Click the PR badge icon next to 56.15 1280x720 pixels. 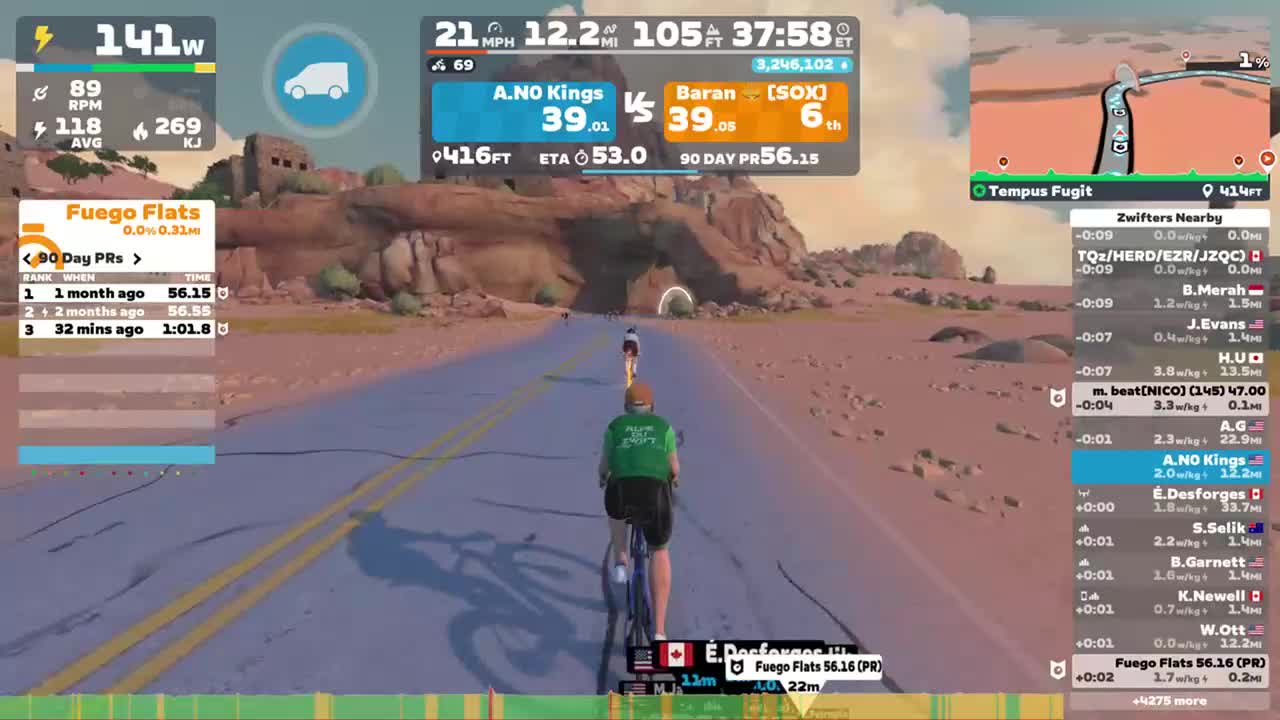222,293
